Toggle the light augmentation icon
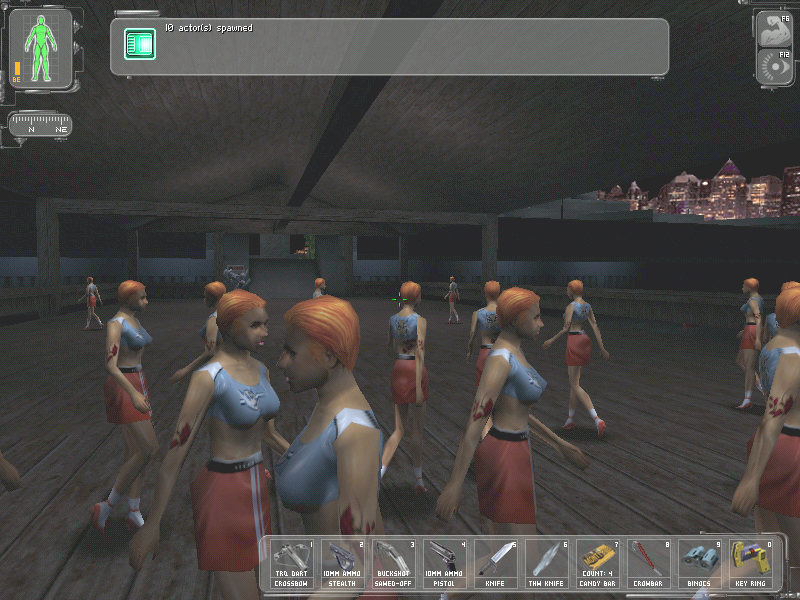Screen dimensions: 800x600 pos(775,67)
